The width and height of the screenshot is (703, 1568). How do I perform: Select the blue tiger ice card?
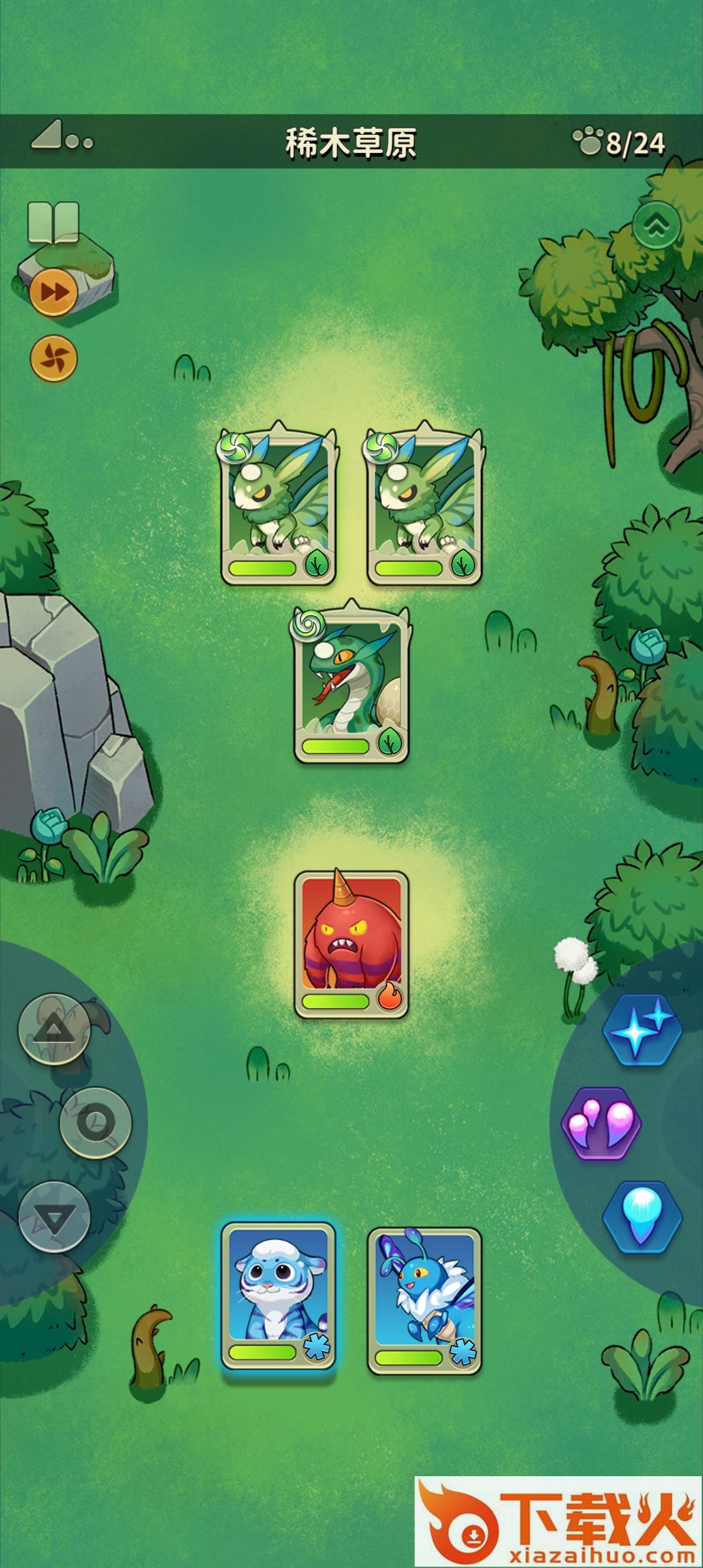click(x=278, y=1296)
